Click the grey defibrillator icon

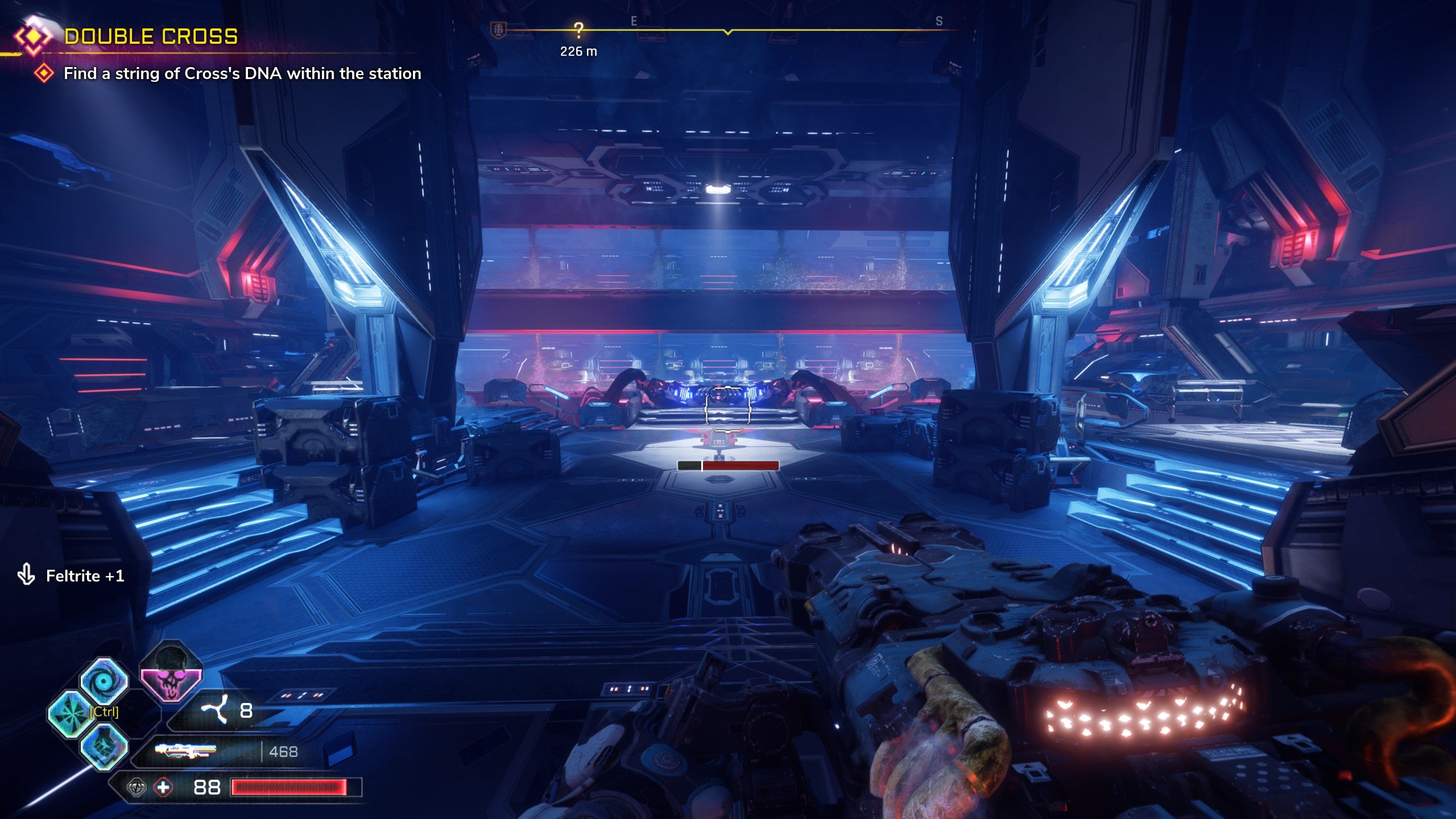pos(136,788)
